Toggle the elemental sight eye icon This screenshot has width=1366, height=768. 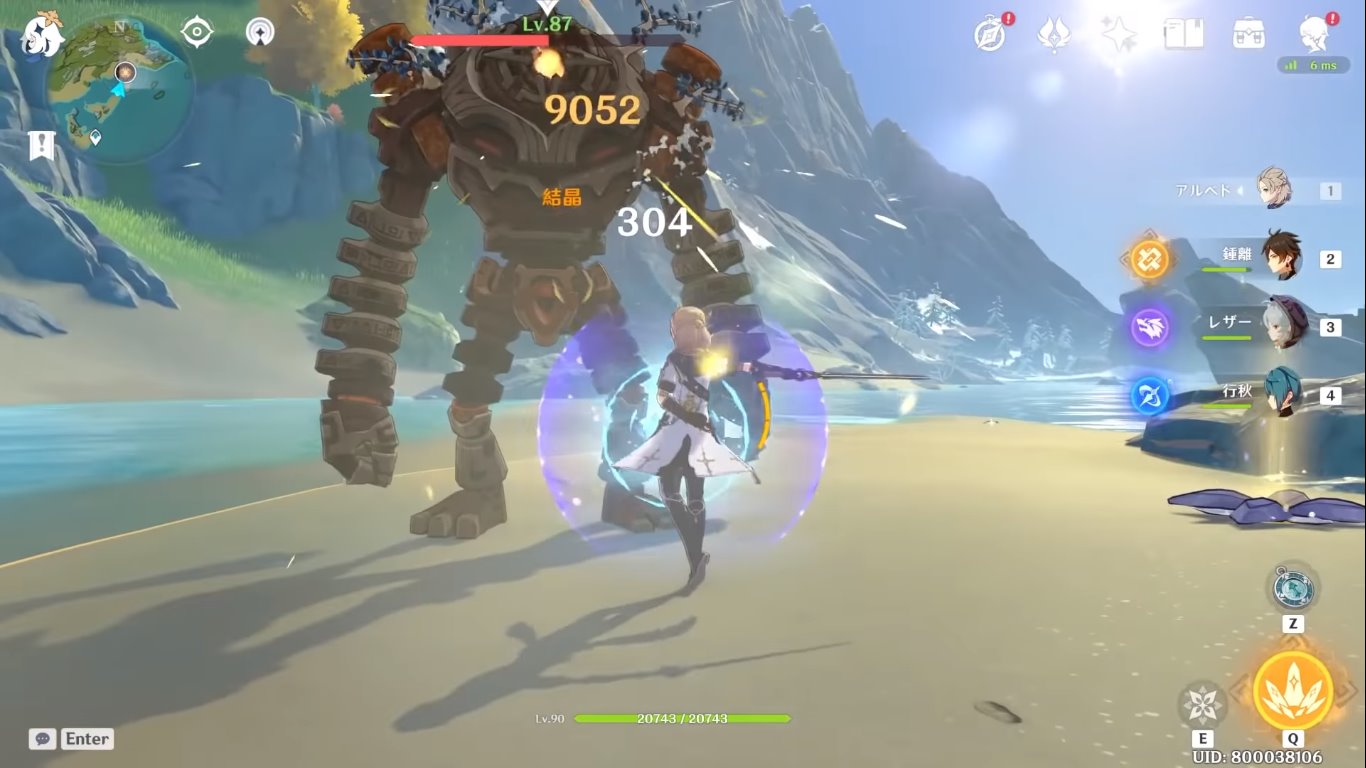click(197, 32)
